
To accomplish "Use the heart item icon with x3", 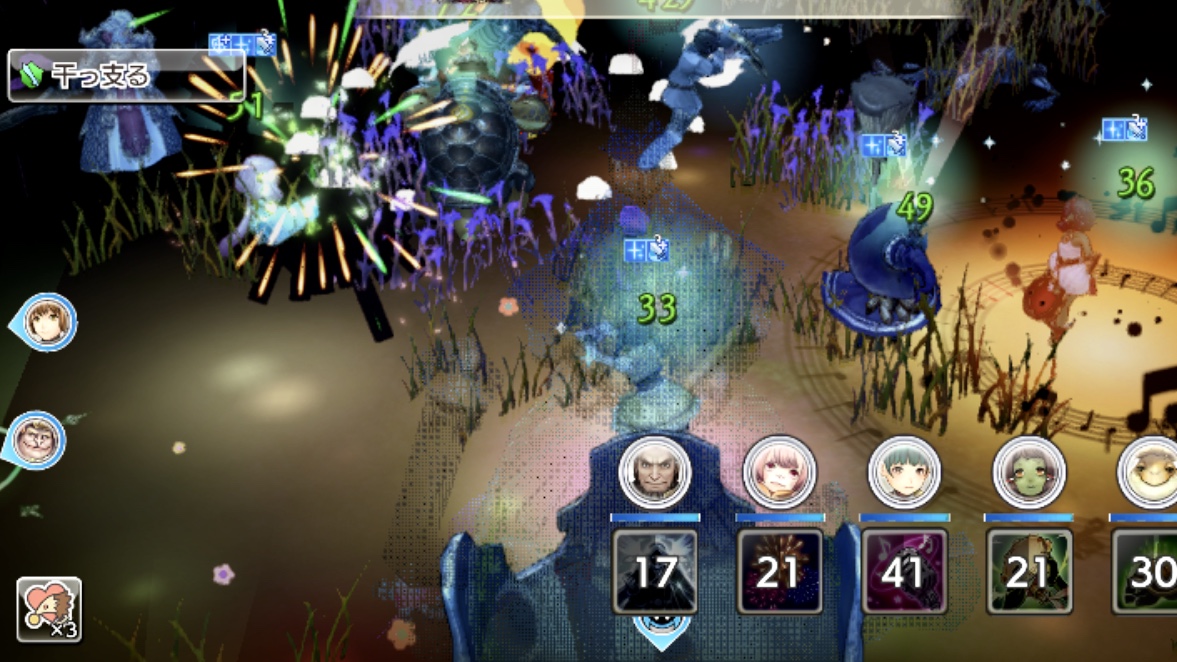I will click(x=49, y=609).
